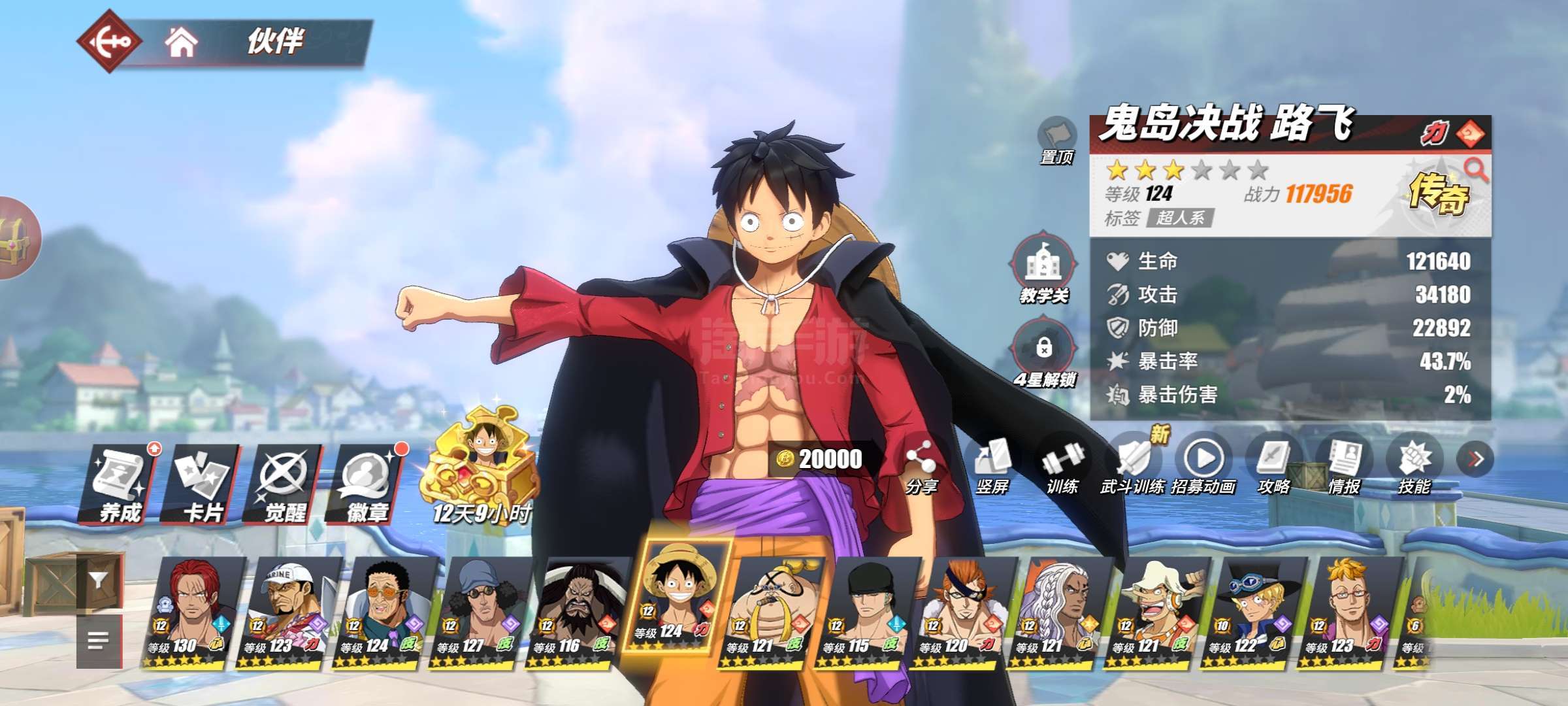This screenshot has width=1568, height=706.
Task: Switch to 竖屏 portrait view
Action: (x=992, y=465)
